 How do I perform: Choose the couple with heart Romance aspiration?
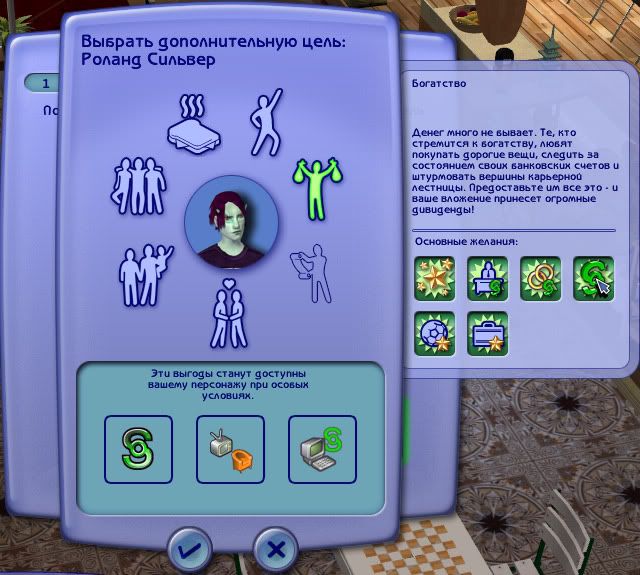pos(228,313)
